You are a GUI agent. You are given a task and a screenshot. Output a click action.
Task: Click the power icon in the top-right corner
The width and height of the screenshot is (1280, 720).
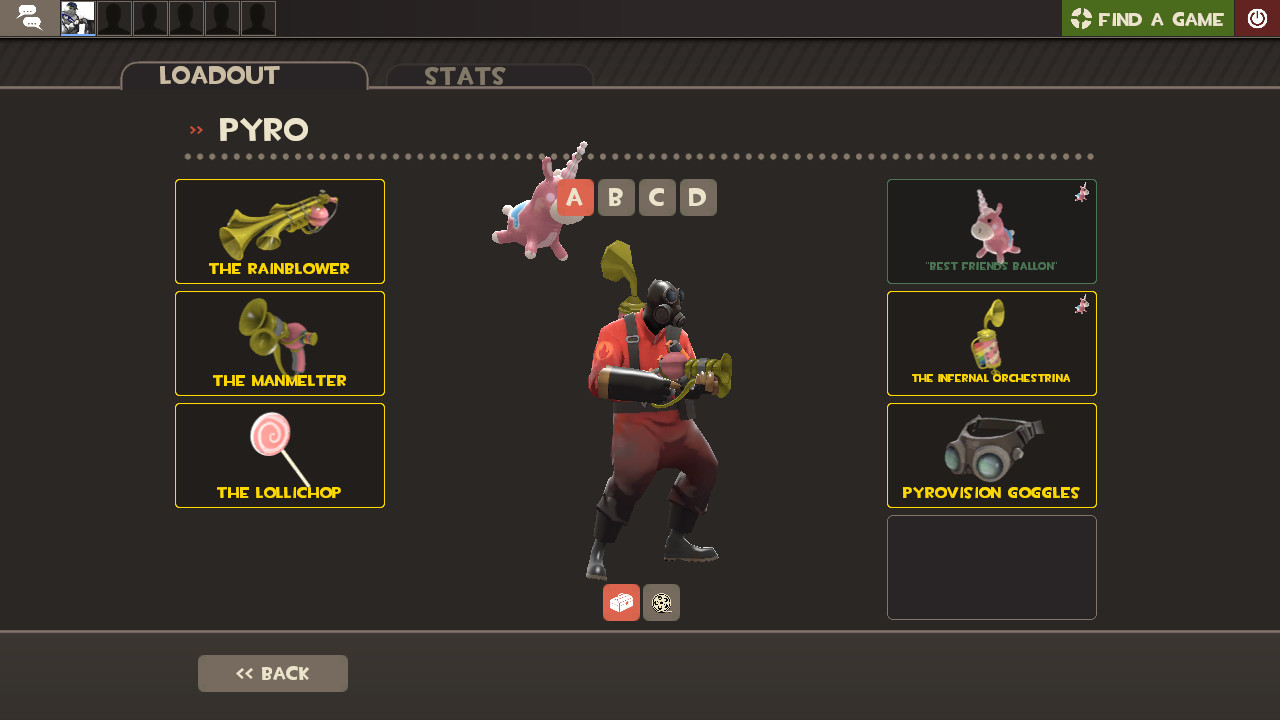(1257, 17)
